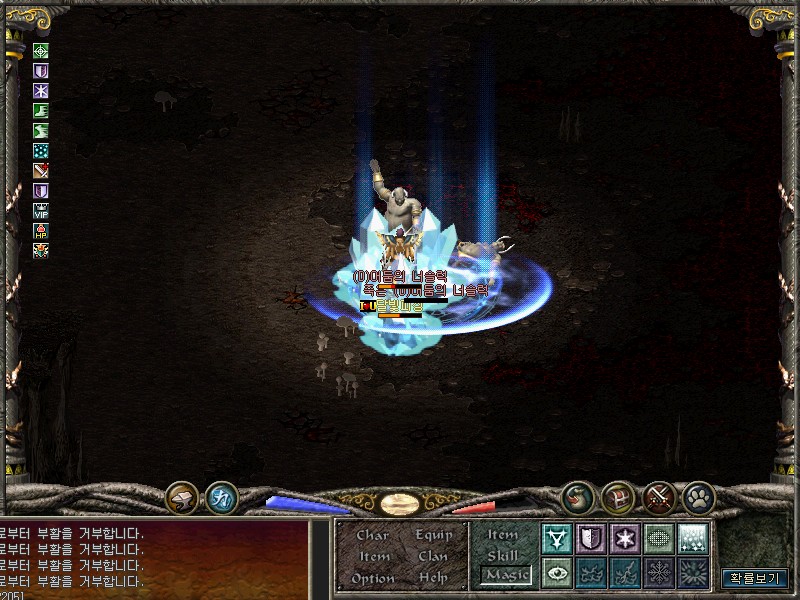800x600 pixels.
Task: Open the Option menu
Action: (x=372, y=578)
